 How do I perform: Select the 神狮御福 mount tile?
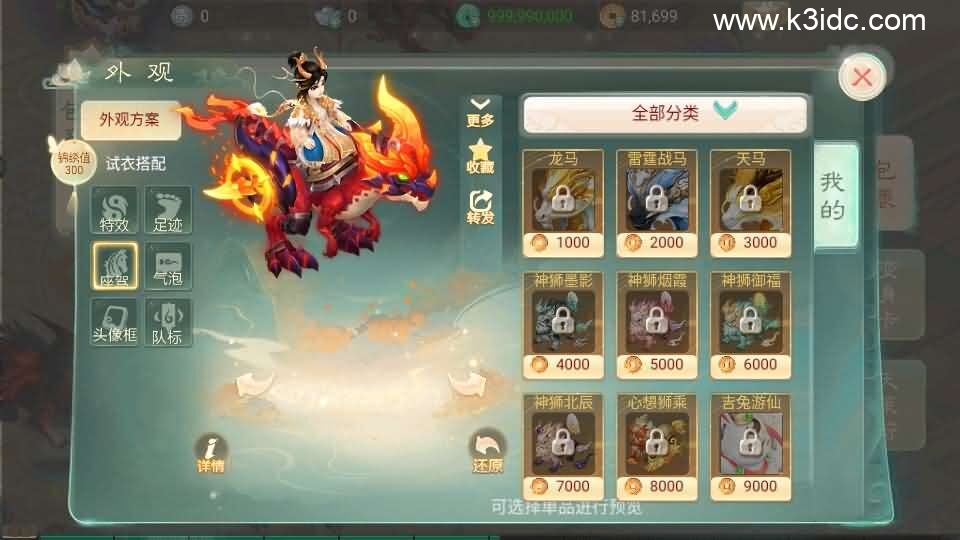(750, 323)
